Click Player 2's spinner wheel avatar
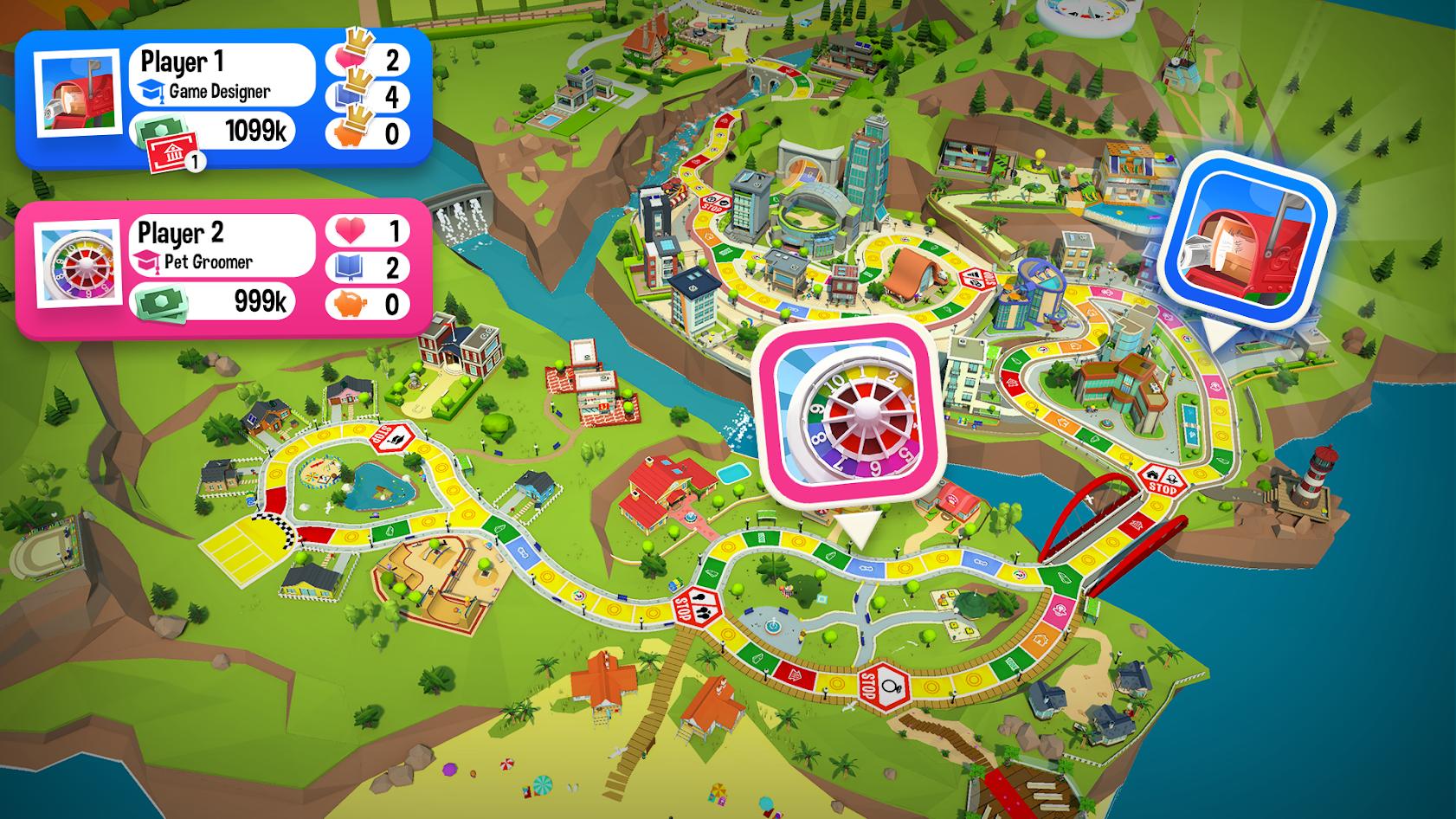 click(x=78, y=267)
